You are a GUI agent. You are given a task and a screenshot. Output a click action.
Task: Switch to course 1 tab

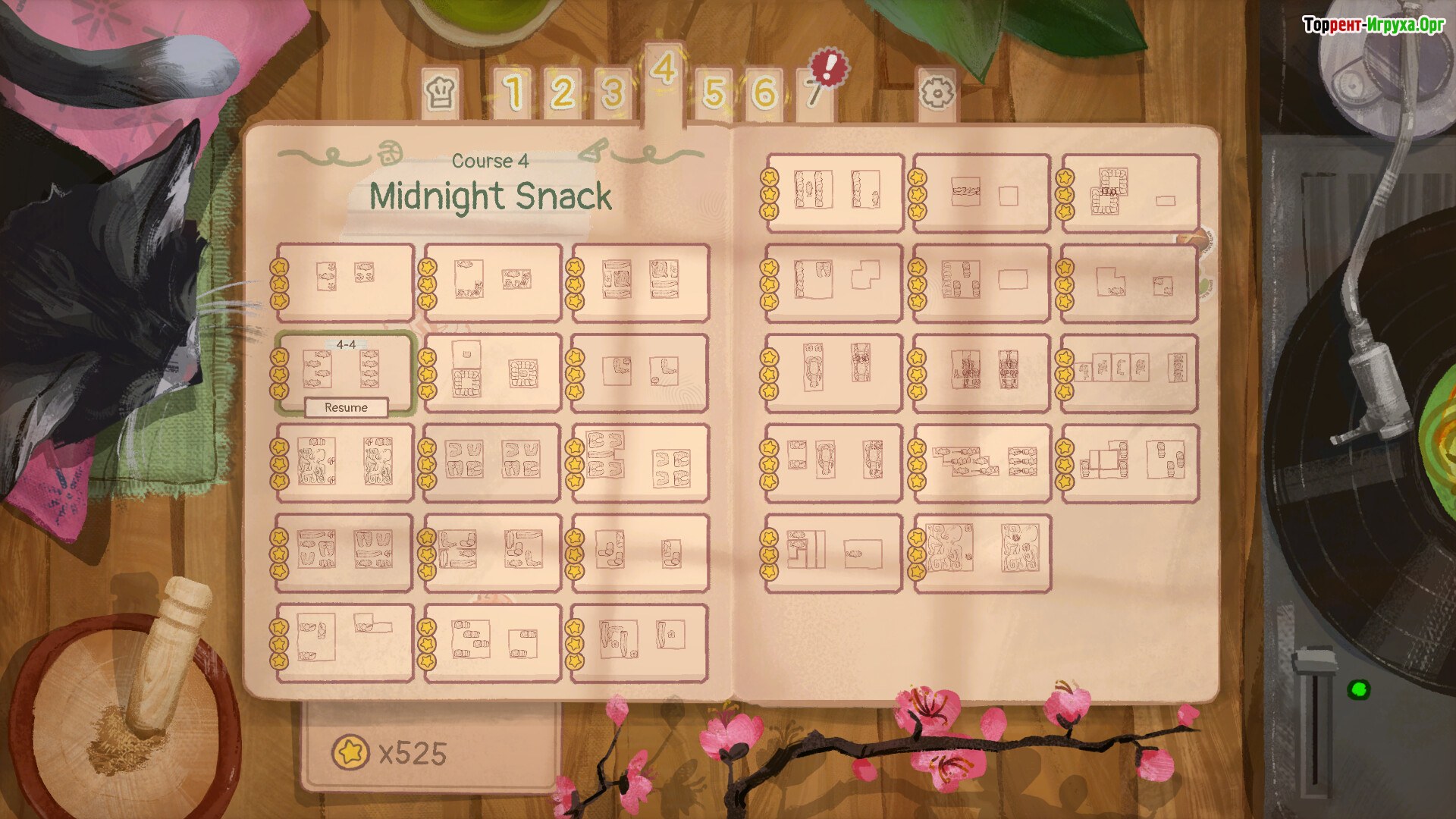coord(514,93)
